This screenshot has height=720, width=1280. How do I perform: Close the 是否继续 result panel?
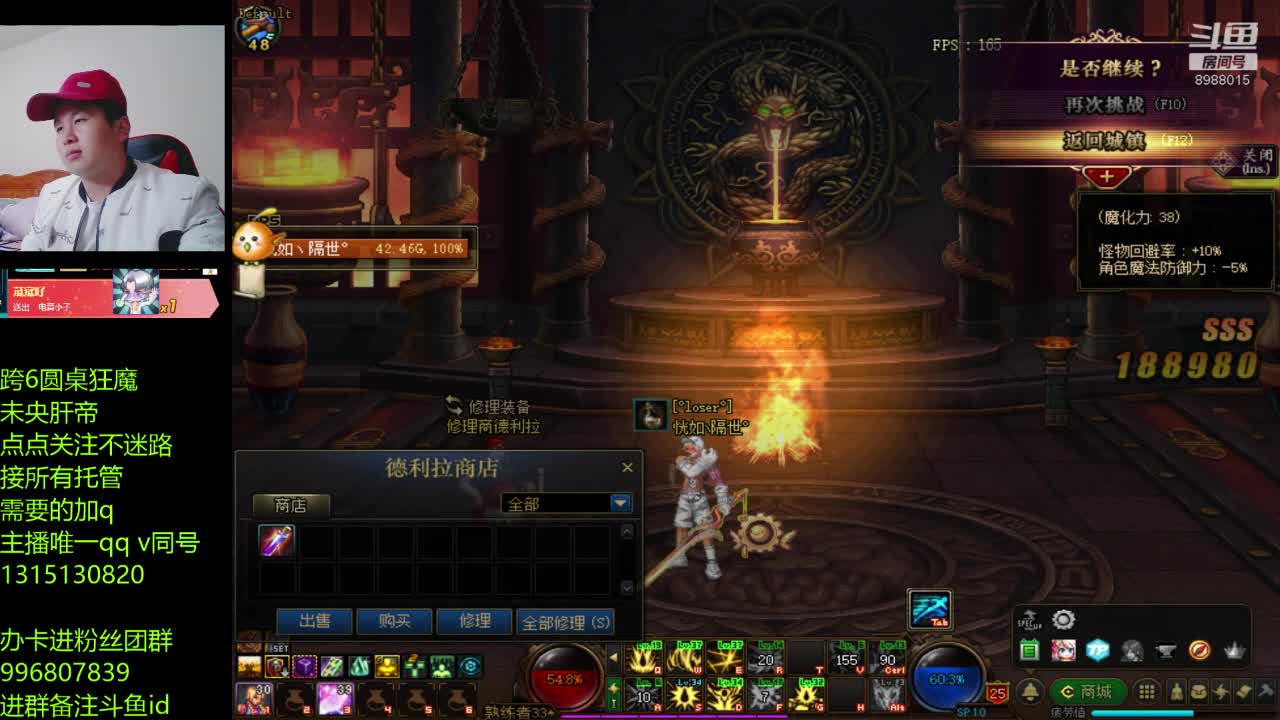(1248, 160)
